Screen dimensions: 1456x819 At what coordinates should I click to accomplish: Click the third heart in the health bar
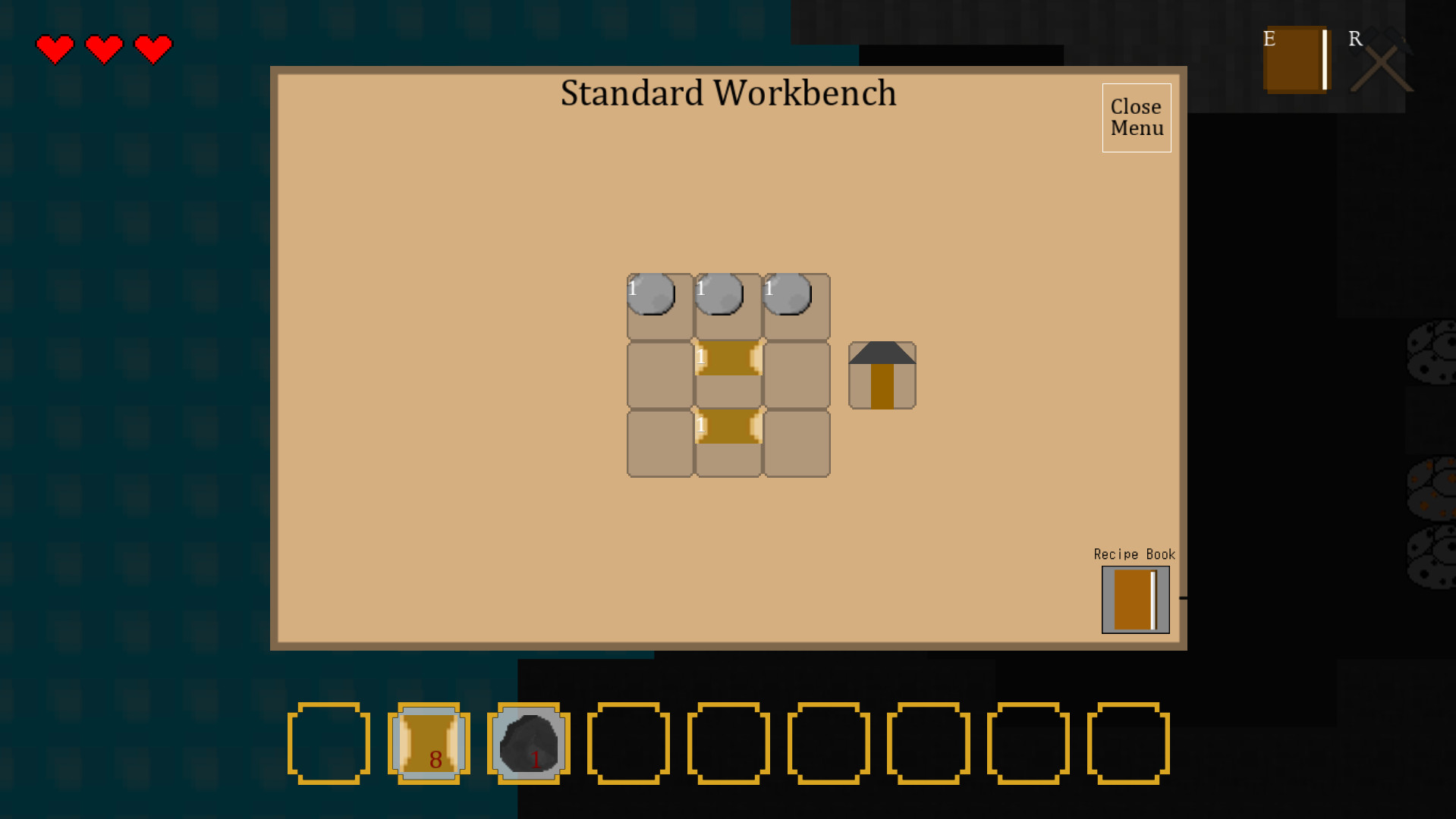[153, 48]
